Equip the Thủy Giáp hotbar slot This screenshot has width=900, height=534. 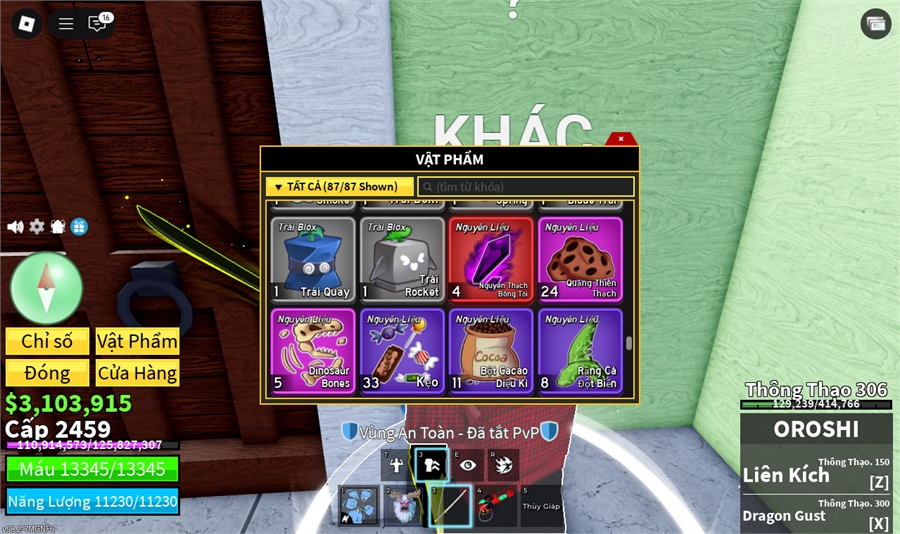[x=541, y=506]
